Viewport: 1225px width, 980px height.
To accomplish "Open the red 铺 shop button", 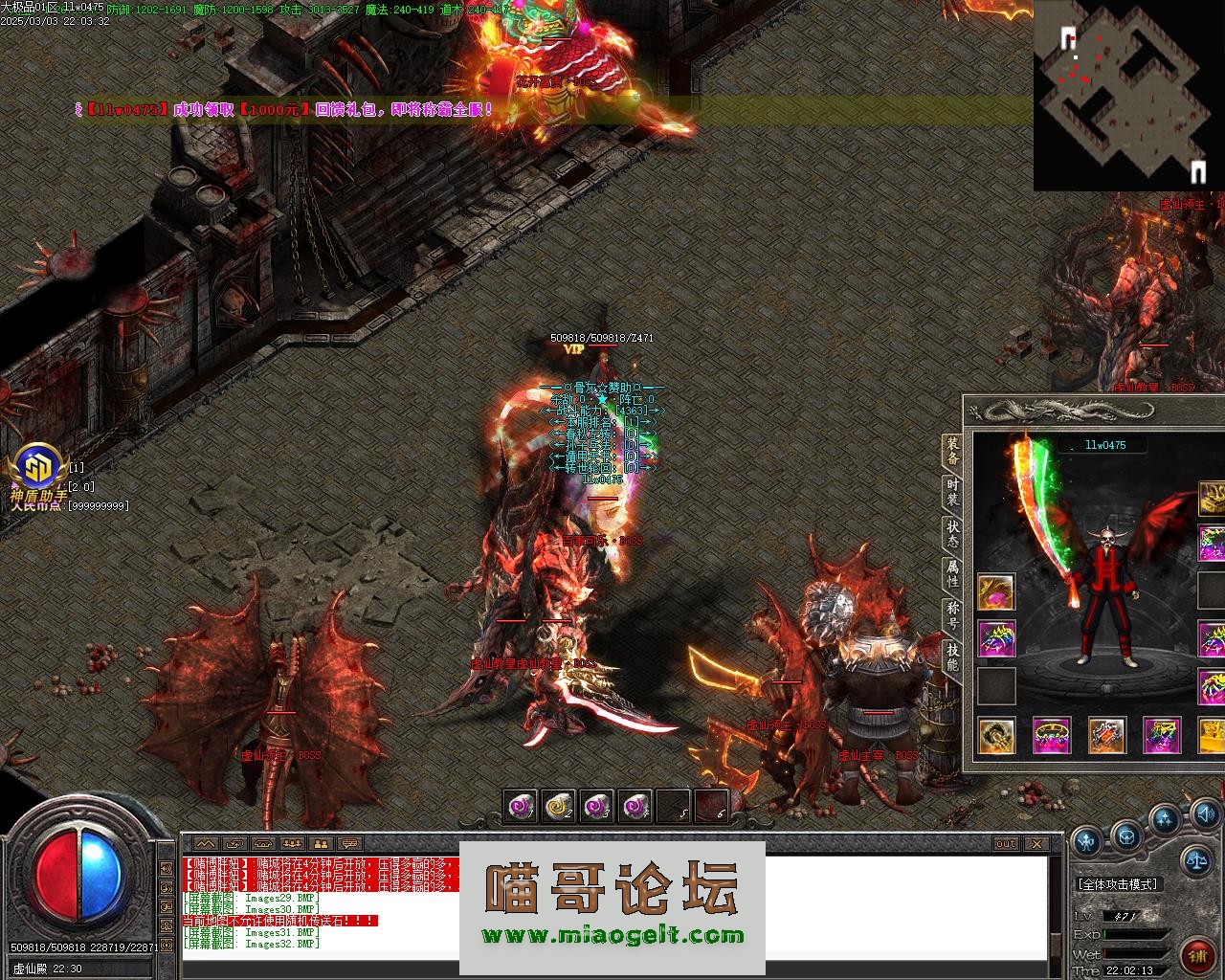I will tap(1197, 954).
